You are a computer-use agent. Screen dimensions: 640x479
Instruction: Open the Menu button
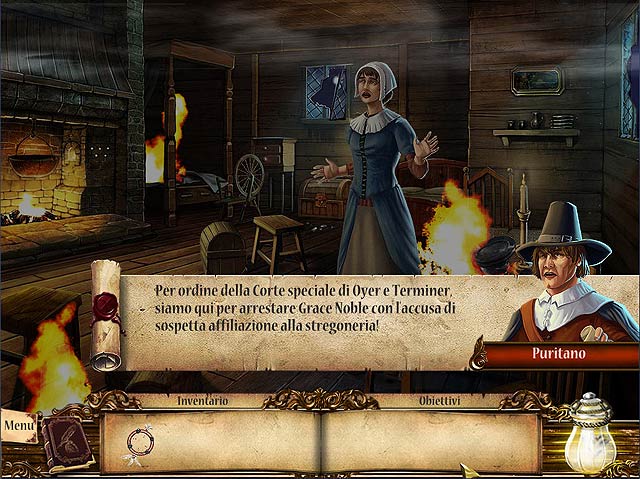18,424
